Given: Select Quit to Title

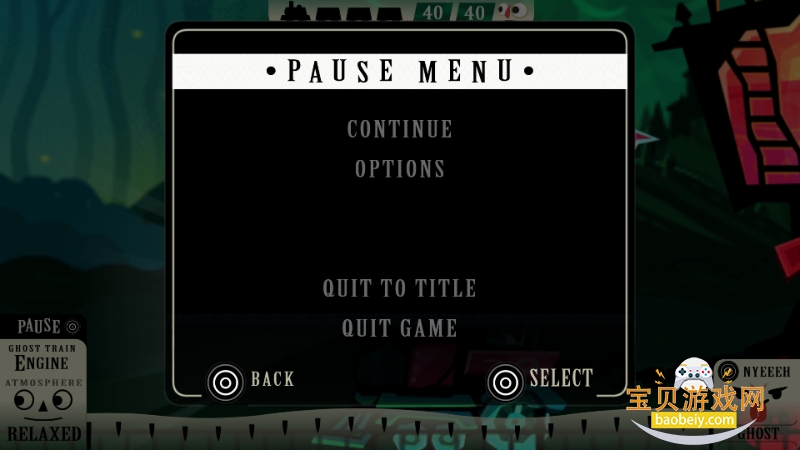Looking at the screenshot, I should coord(400,289).
